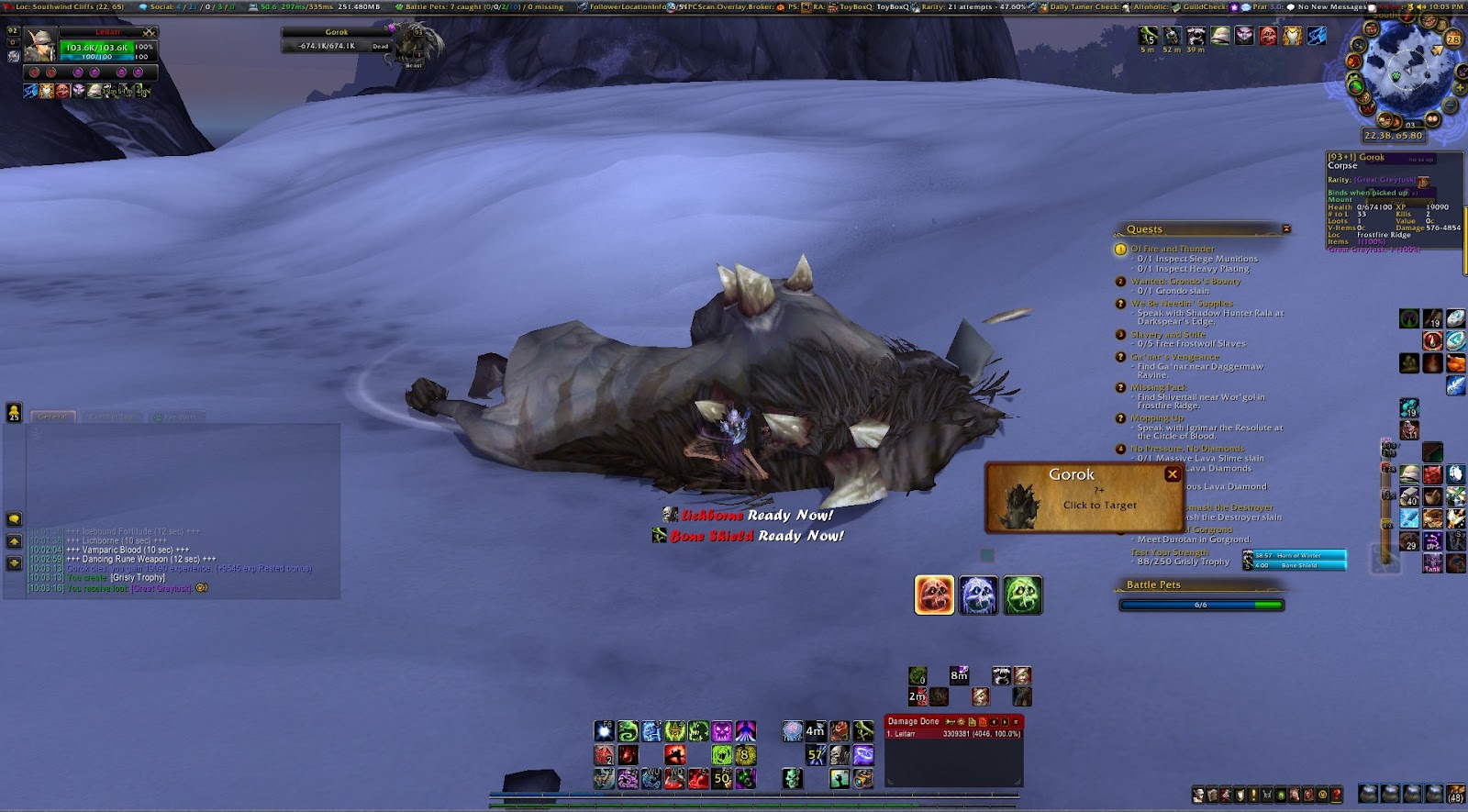The height and width of the screenshot is (812, 1468).
Task: Open Wanted: Grondo's Bounty quest entry
Action: click(1184, 282)
